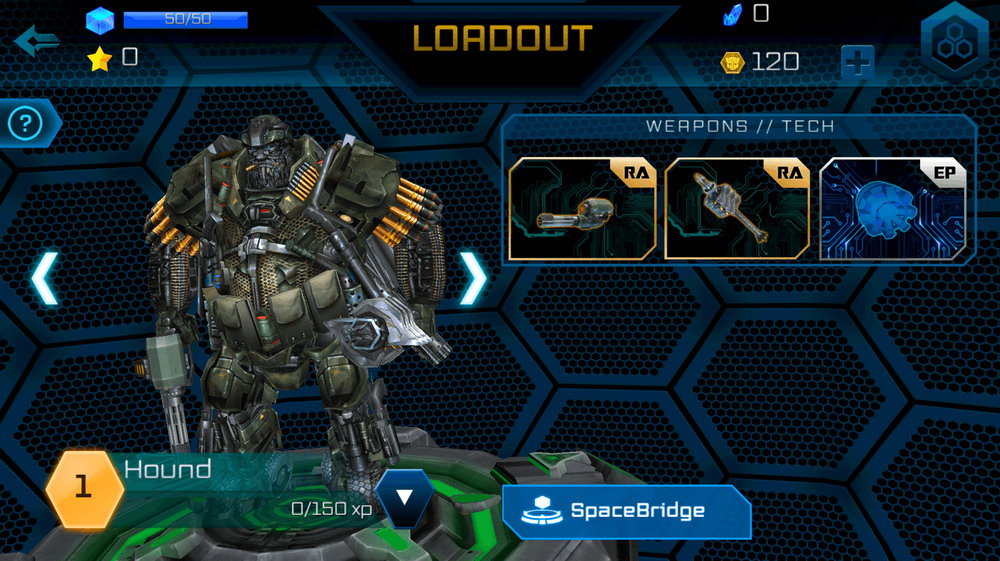Expand Hound details with the down arrow
1000x561 pixels.
[x=404, y=498]
